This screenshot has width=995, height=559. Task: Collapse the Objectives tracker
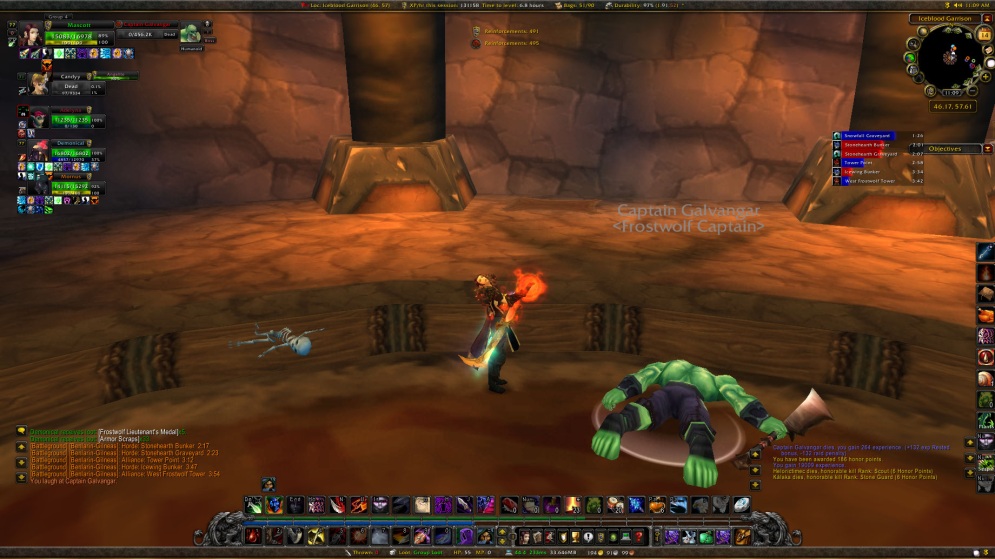[988, 148]
